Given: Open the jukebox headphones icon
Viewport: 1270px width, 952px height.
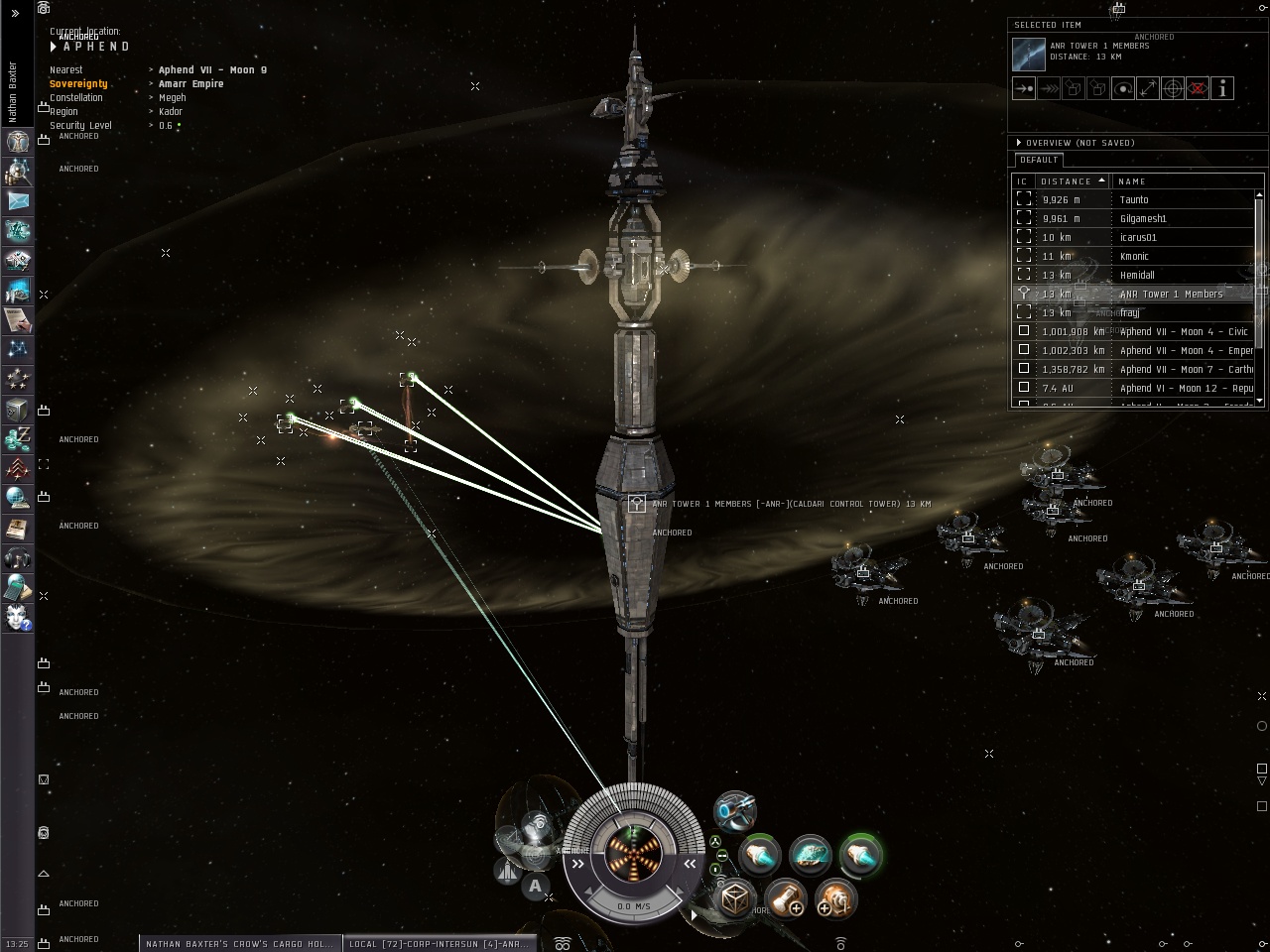Looking at the screenshot, I should pos(18,557).
